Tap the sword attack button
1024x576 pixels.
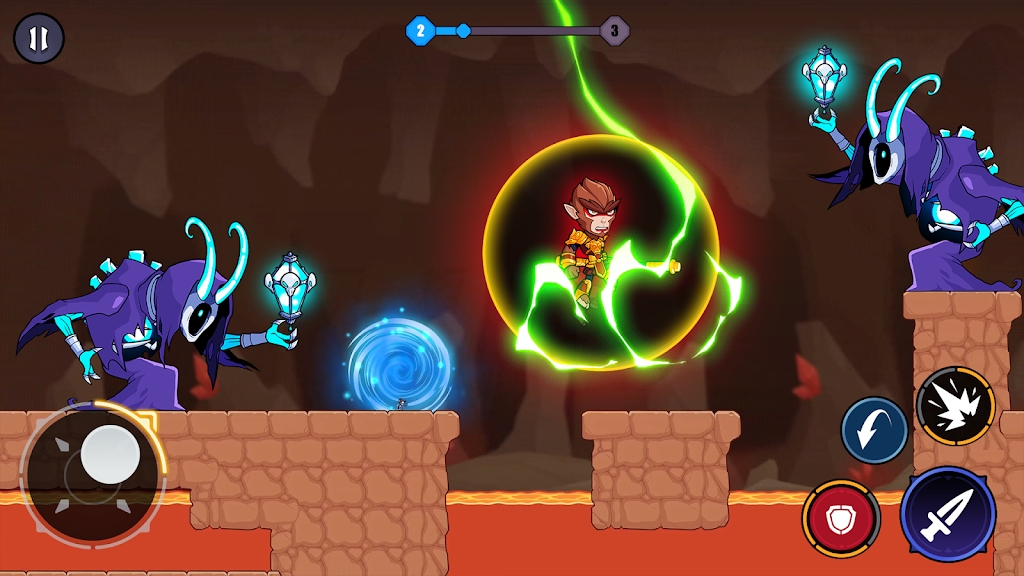[946, 514]
